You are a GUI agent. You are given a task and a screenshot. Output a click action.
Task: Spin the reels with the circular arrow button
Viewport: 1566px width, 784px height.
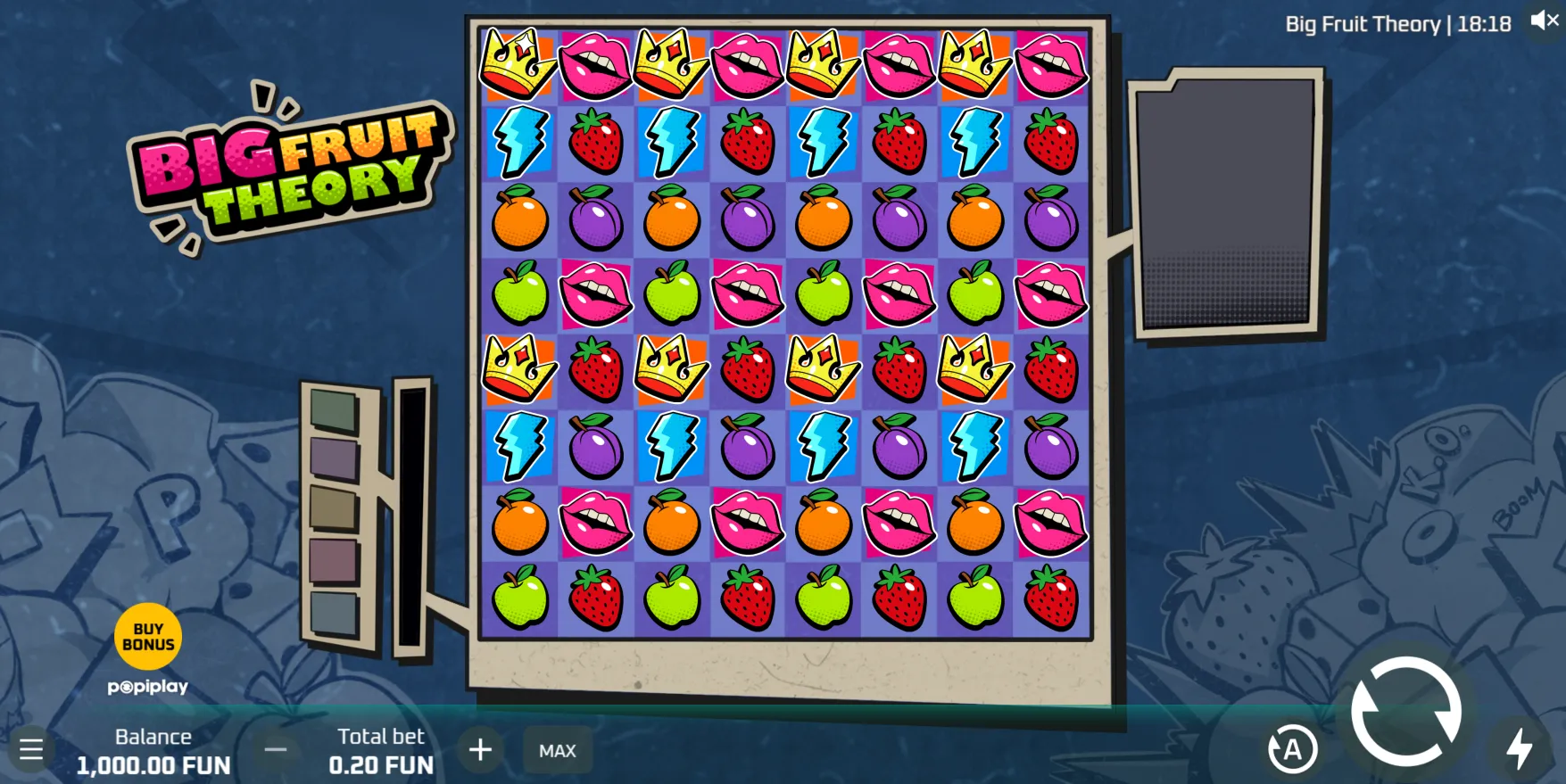(1406, 711)
